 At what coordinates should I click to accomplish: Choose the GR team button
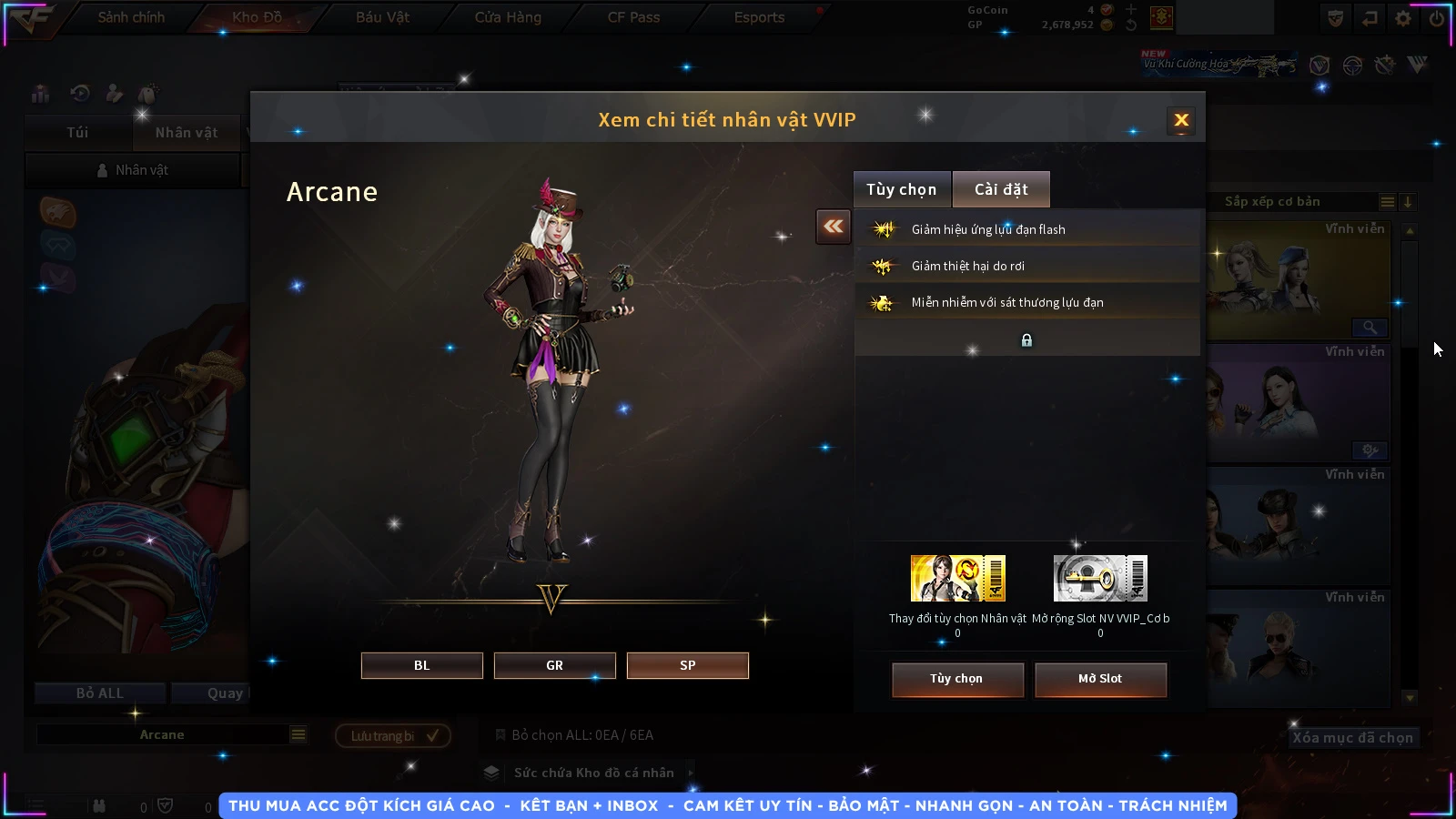(x=554, y=665)
